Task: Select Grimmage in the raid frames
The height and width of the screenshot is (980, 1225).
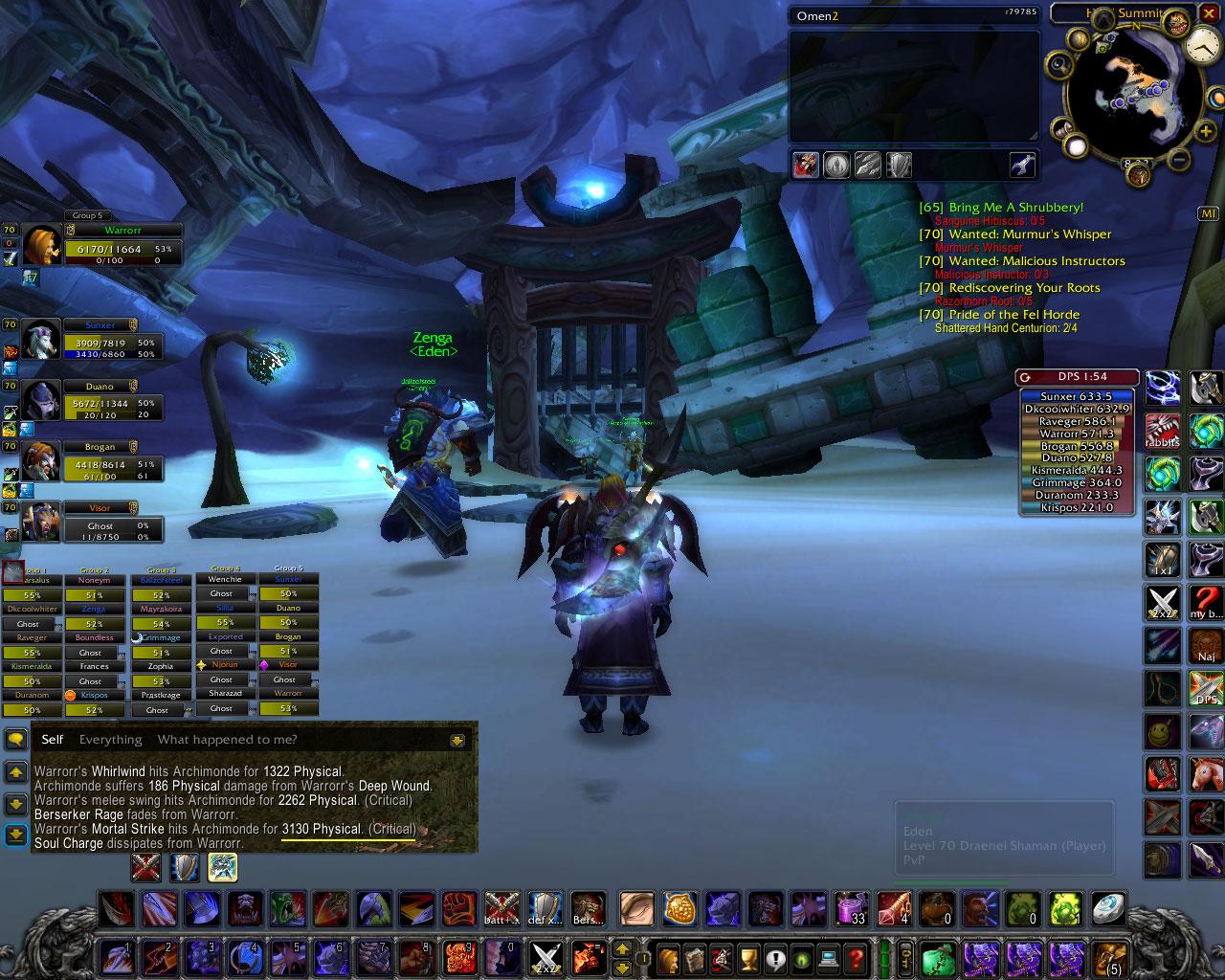Action: 161,637
